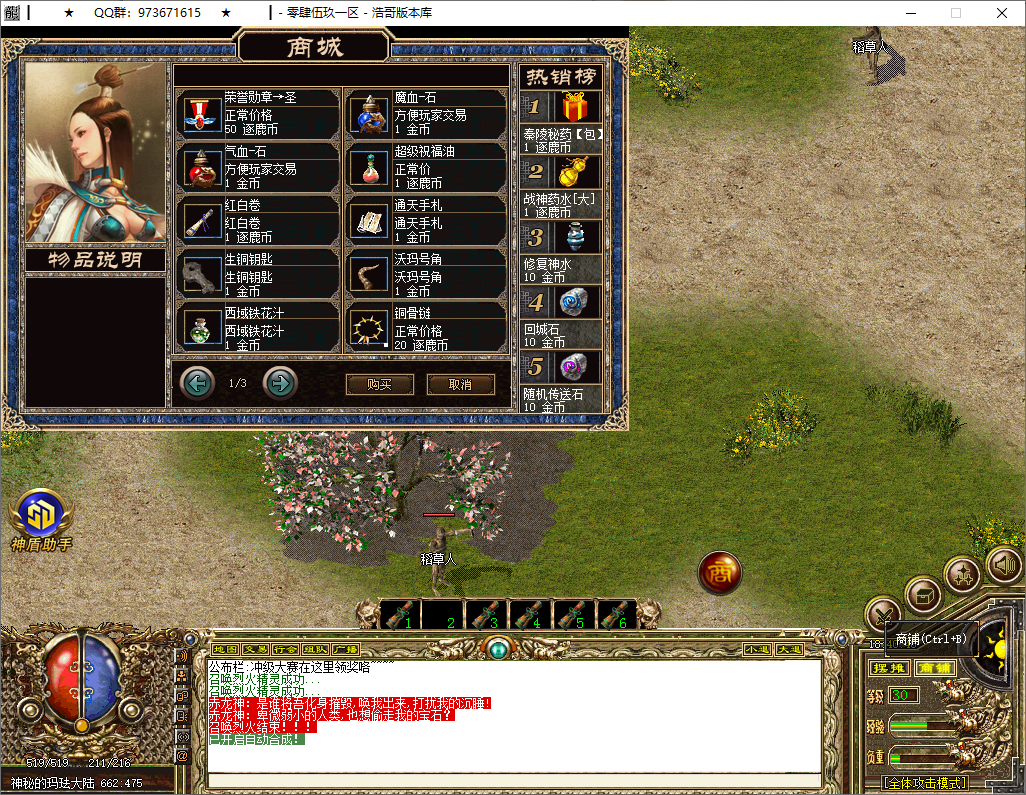The width and height of the screenshot is (1026, 795).
Task: Select hot-seller 随机传送石 stone icon
Action: pyautogui.click(x=574, y=367)
